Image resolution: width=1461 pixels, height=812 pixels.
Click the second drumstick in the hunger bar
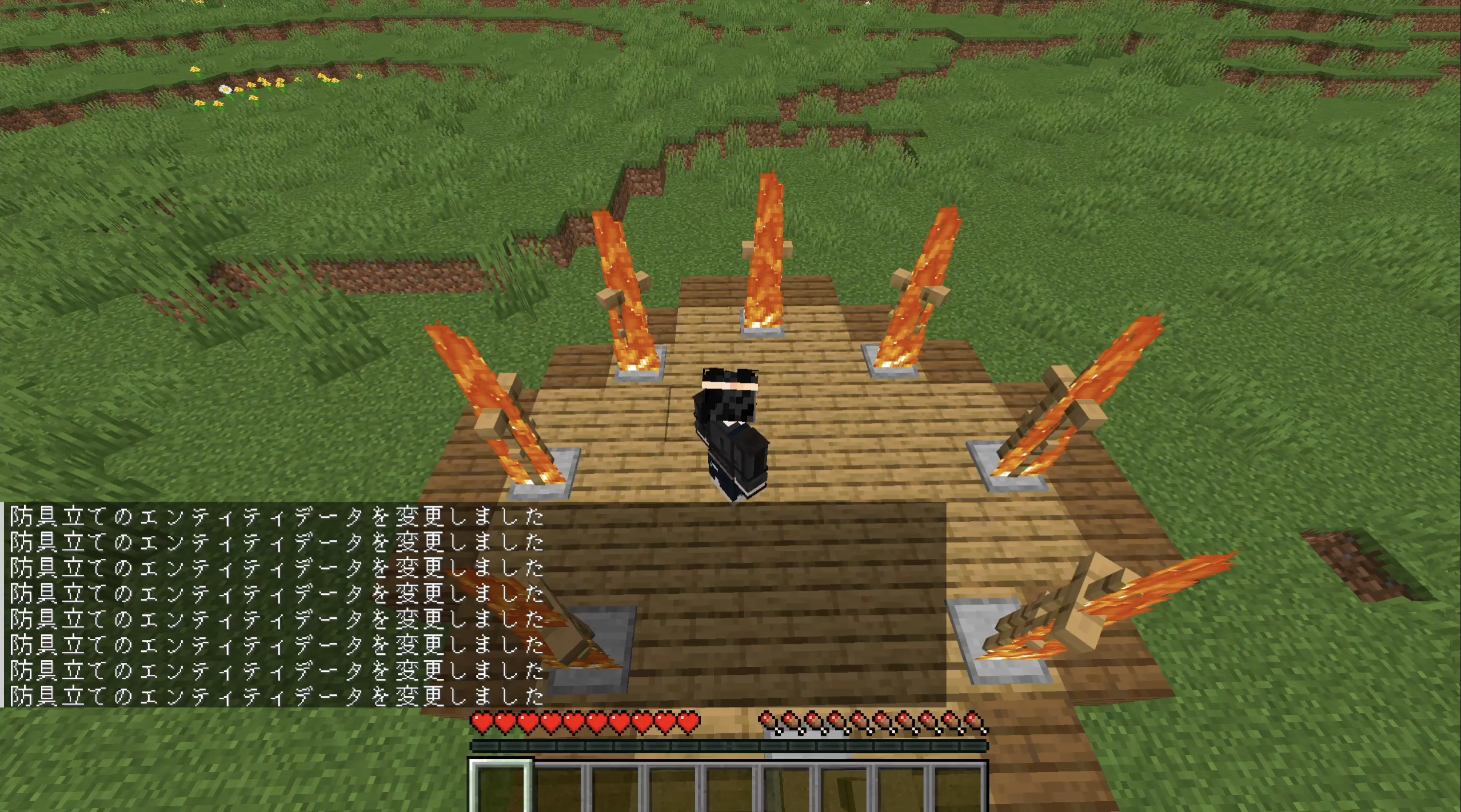(791, 721)
